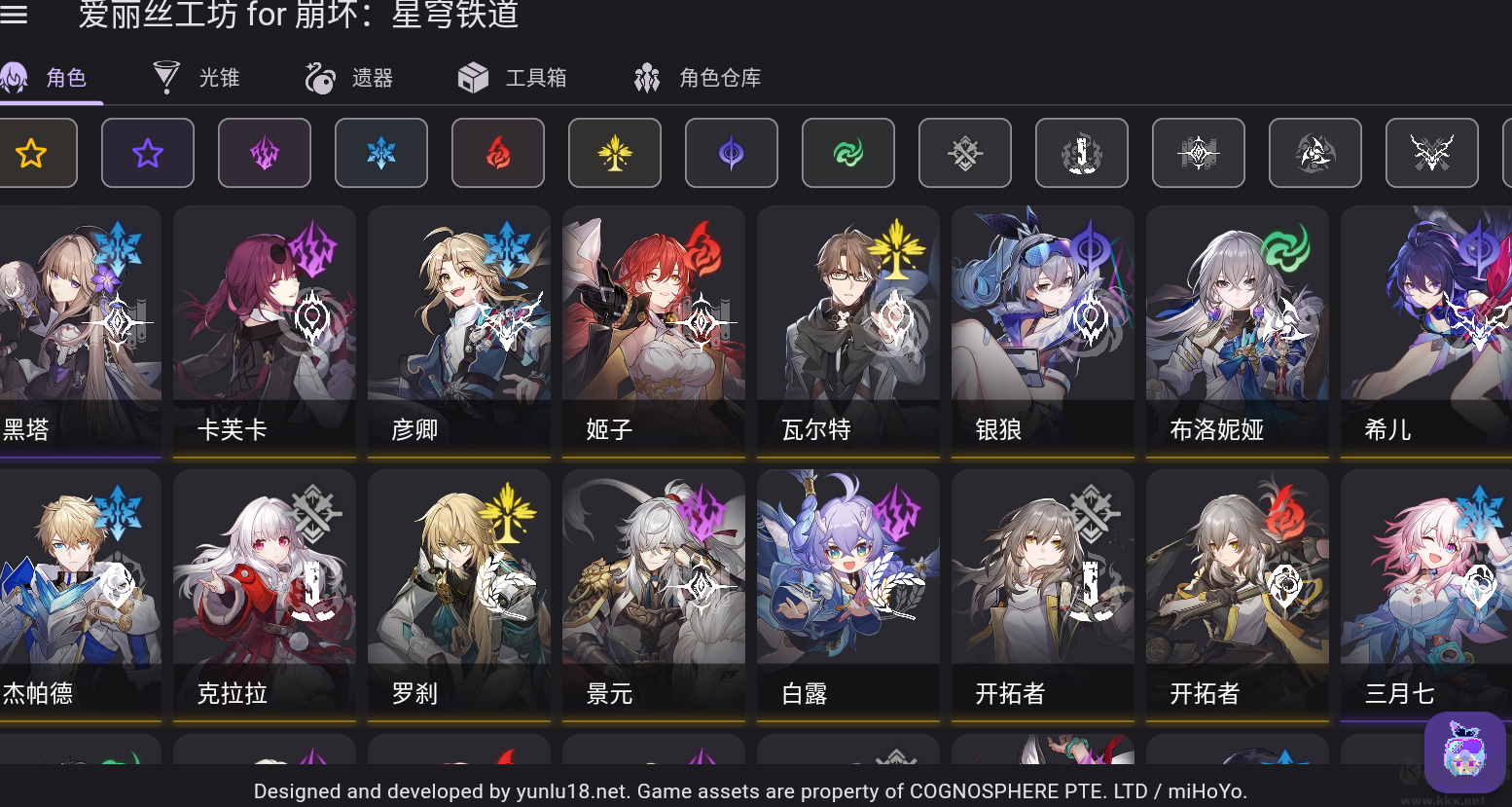Select the Lightning element filter
1512x807 pixels.
click(265, 153)
